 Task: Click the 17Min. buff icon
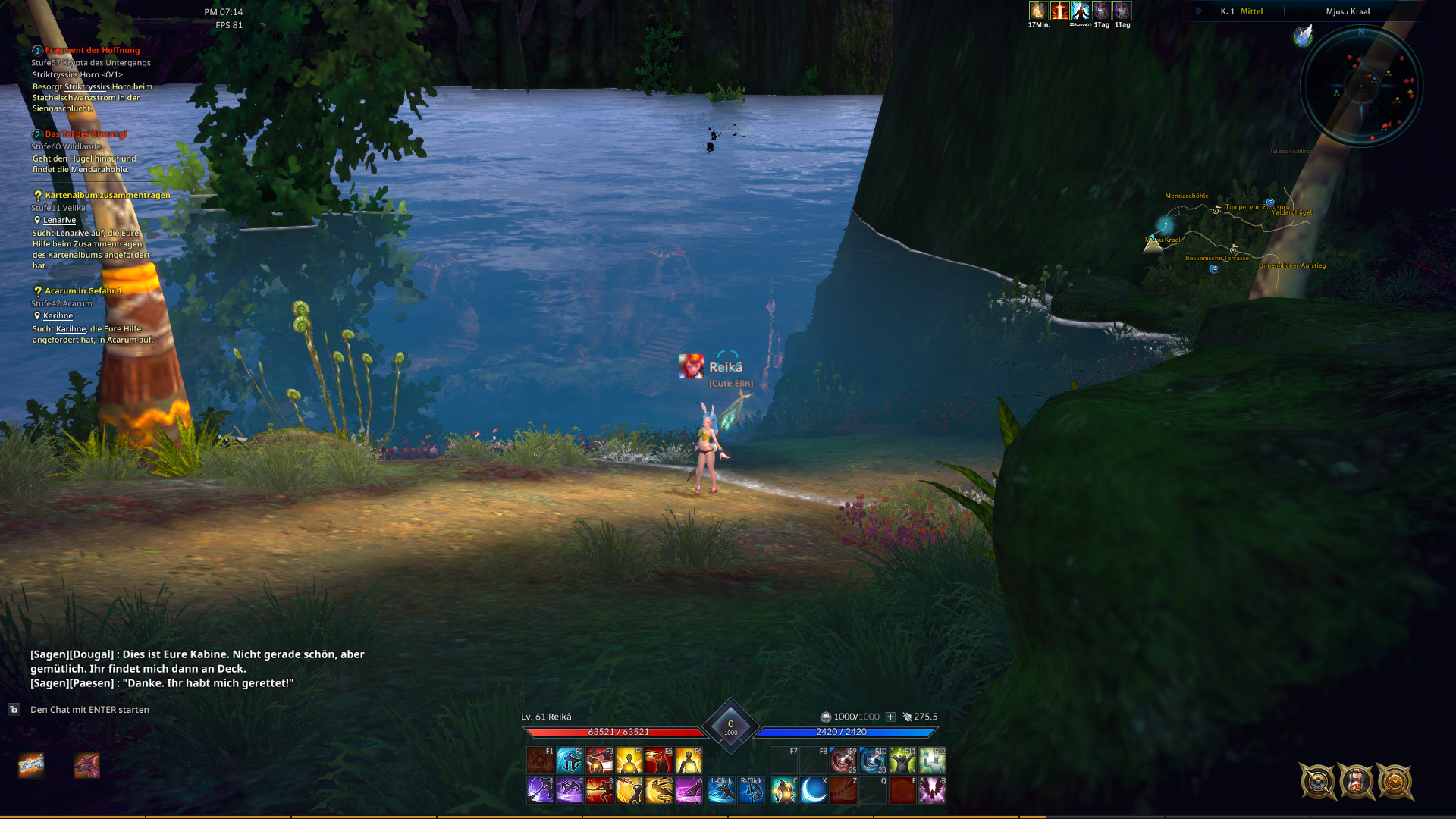pos(1038,11)
